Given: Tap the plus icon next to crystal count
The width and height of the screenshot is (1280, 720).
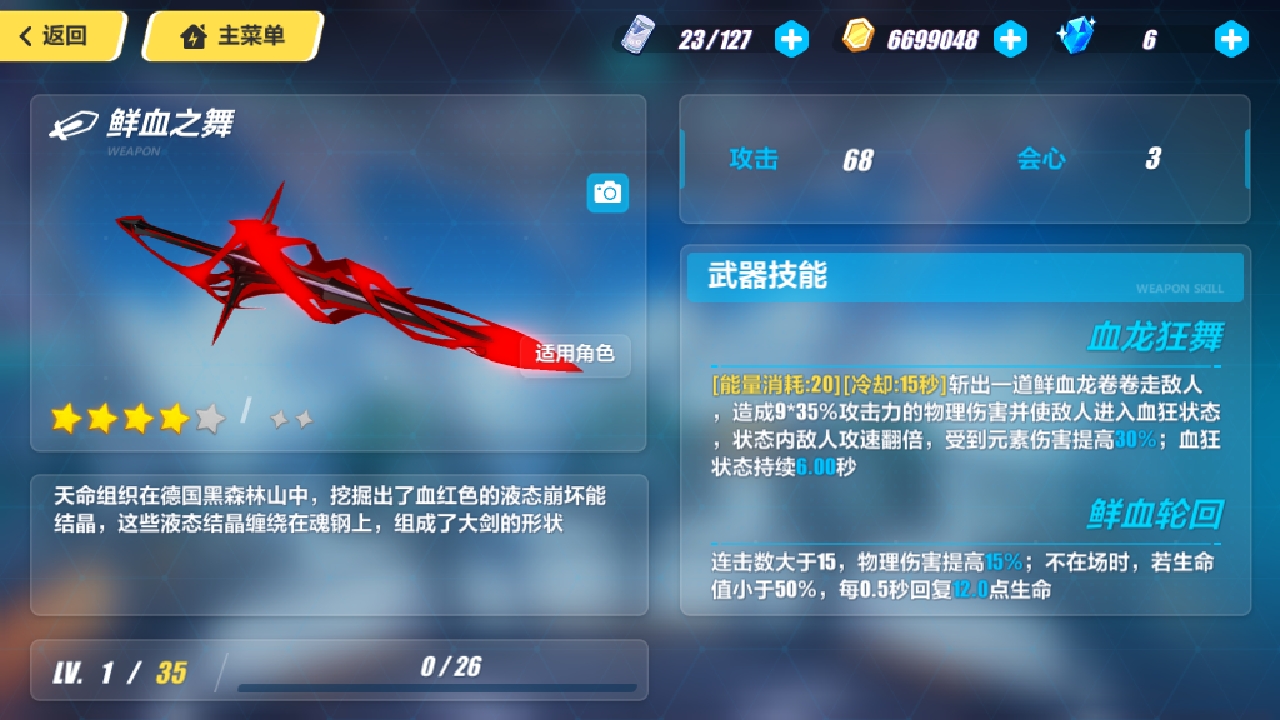Looking at the screenshot, I should coord(1231,40).
